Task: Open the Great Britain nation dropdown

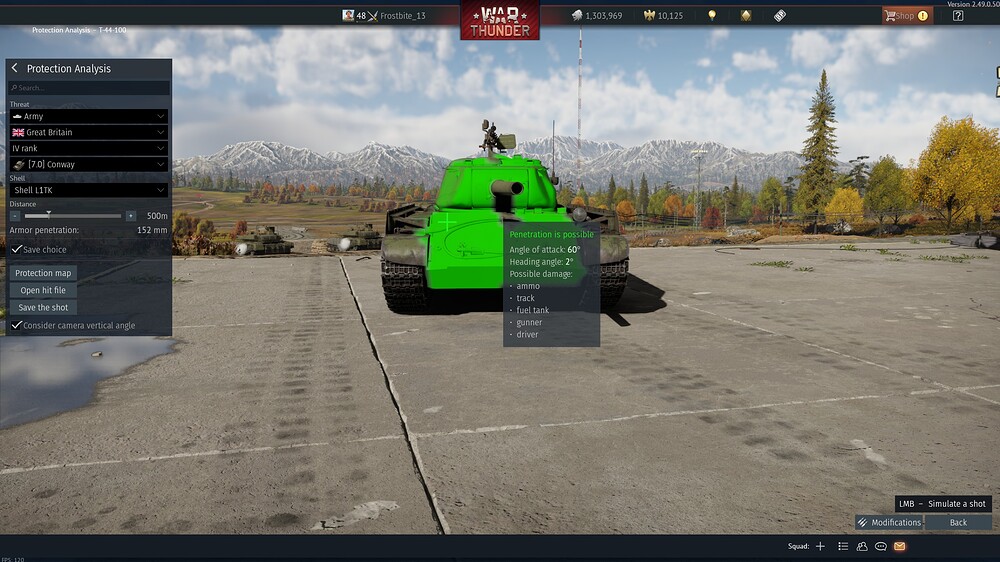Action: pyautogui.click(x=88, y=132)
